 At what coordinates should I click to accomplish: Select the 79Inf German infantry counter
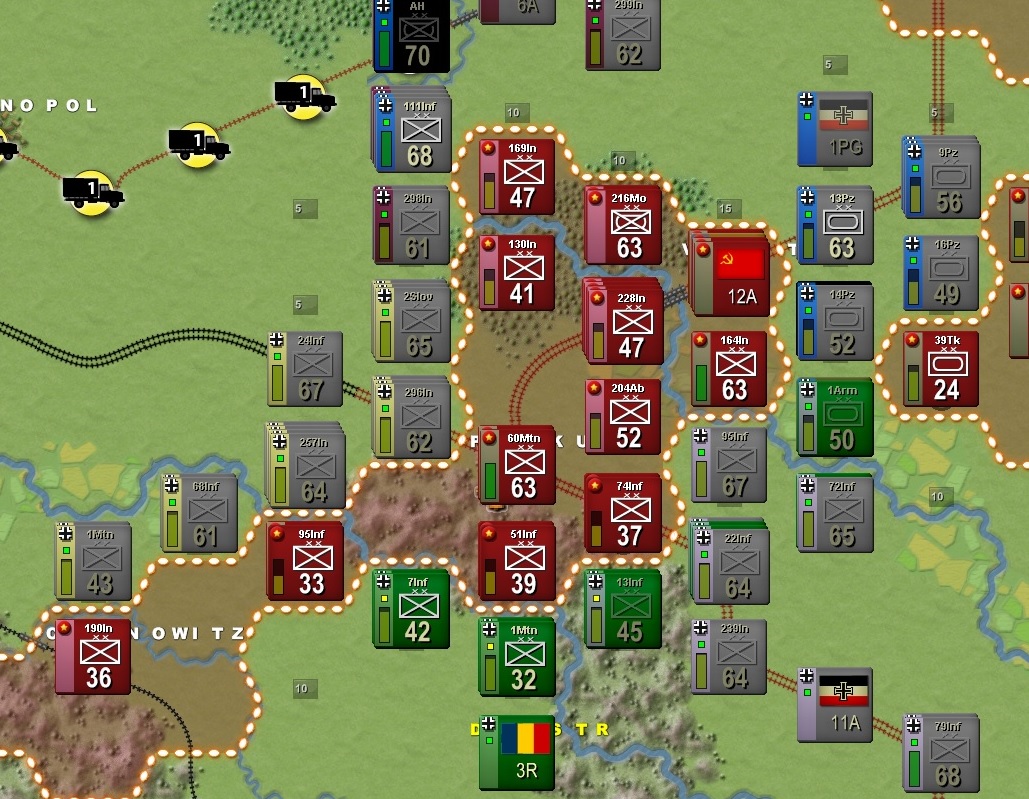[941, 753]
